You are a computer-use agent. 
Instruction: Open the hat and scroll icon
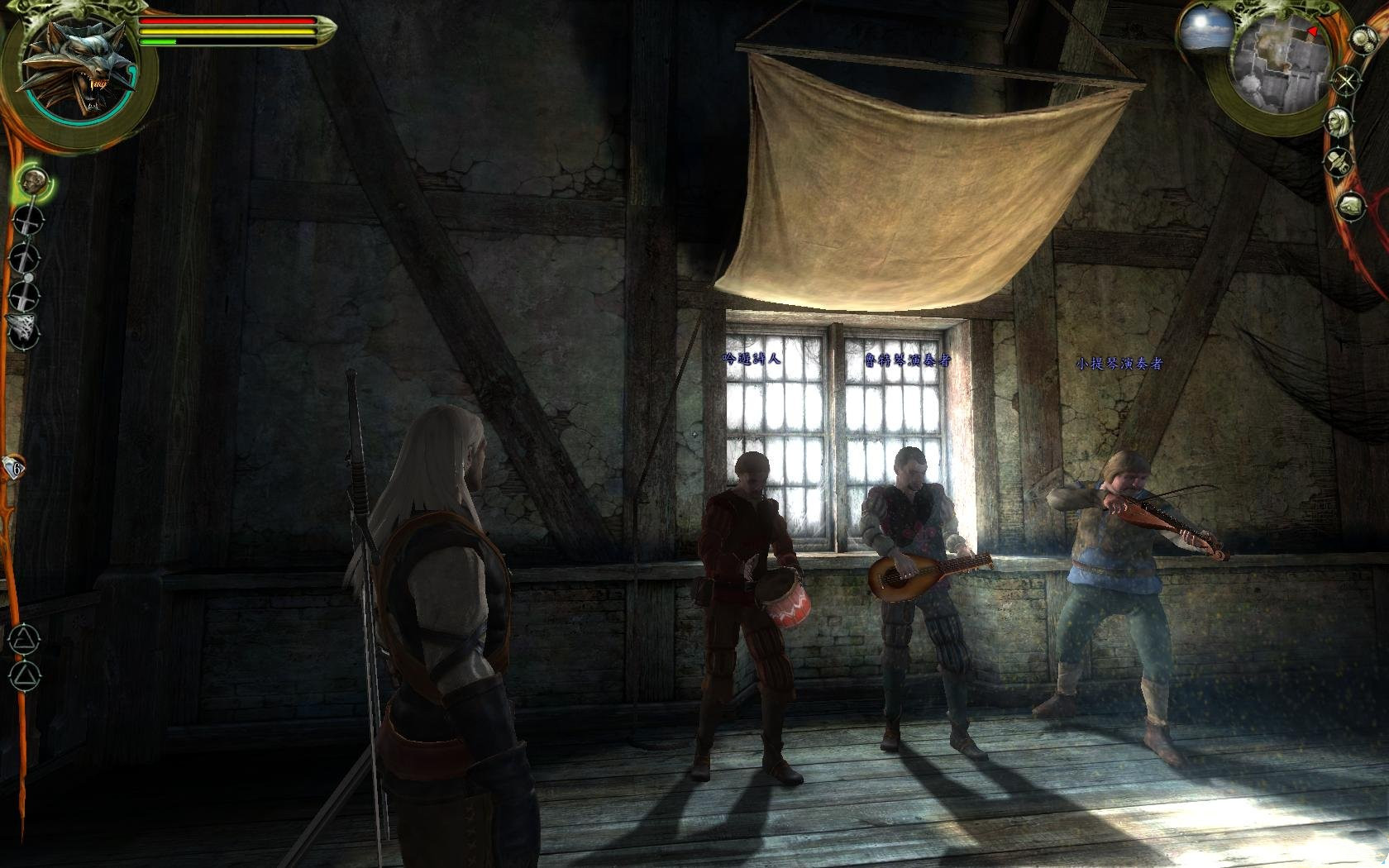(1337, 162)
